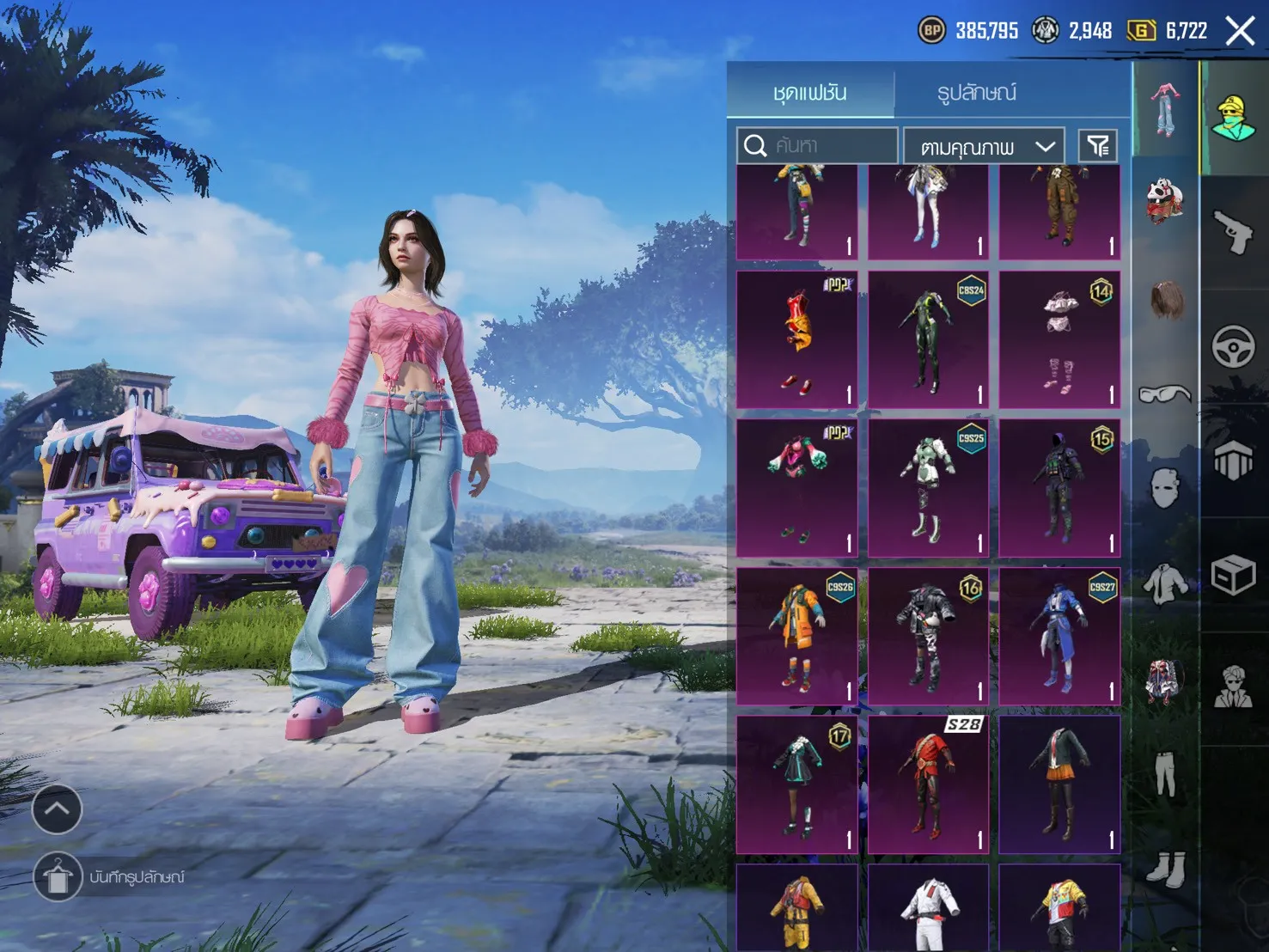Image resolution: width=1269 pixels, height=952 pixels.
Task: Switch to the ชุดแฟชัน tab
Action: 809,91
